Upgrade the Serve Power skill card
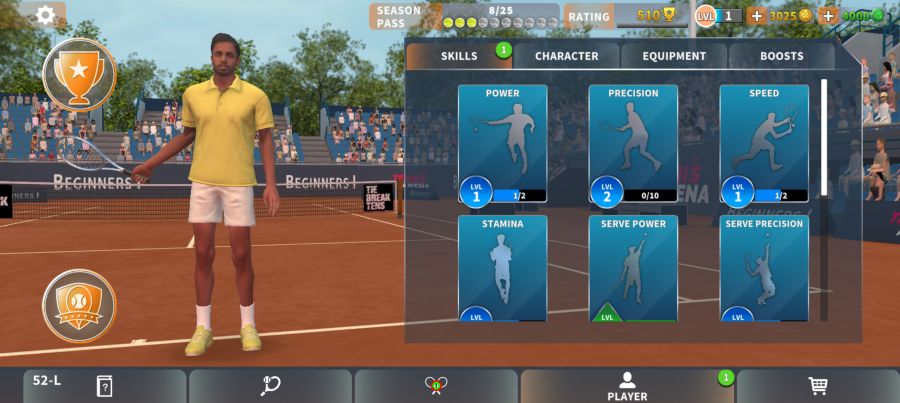The height and width of the screenshot is (403, 900). (633, 268)
